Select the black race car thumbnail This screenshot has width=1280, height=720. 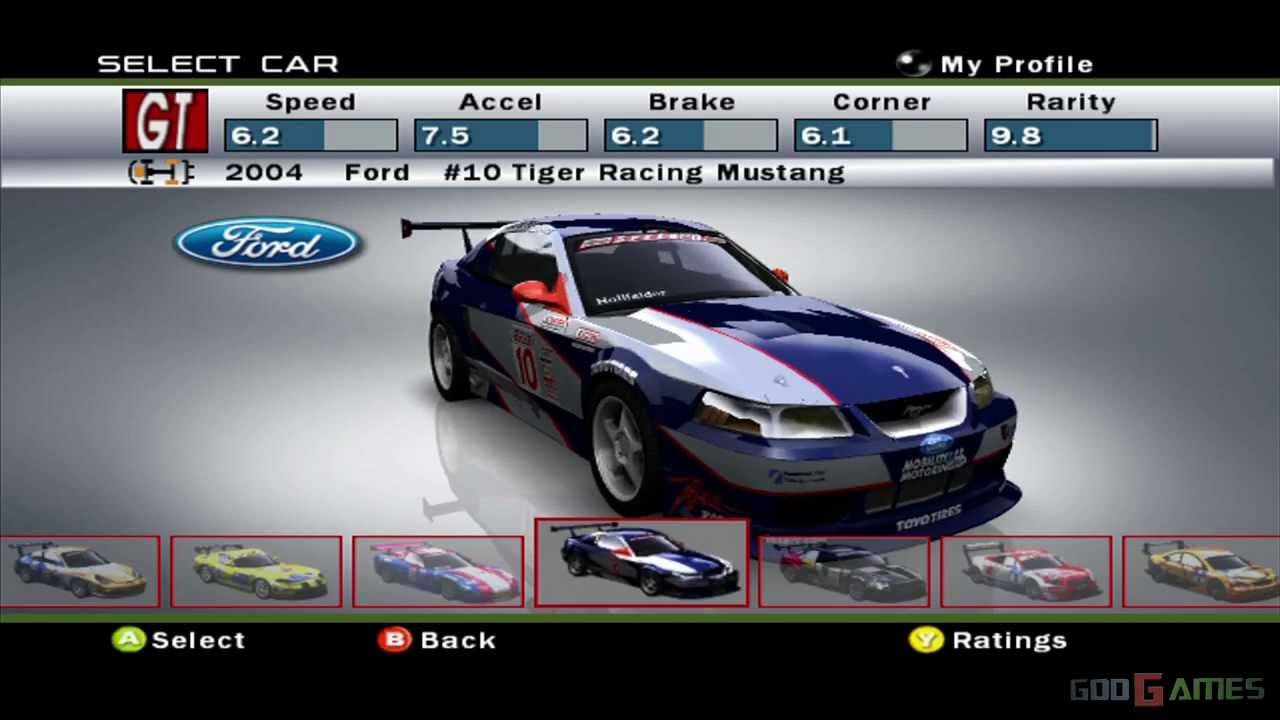tap(844, 571)
